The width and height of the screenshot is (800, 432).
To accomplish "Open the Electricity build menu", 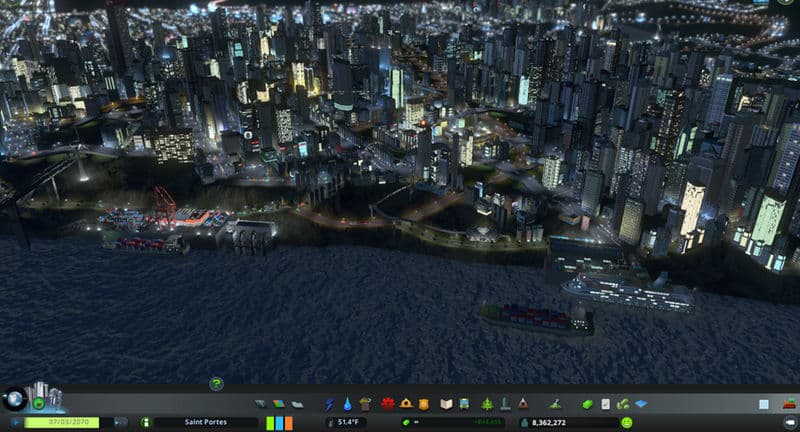I will pyautogui.click(x=330, y=404).
